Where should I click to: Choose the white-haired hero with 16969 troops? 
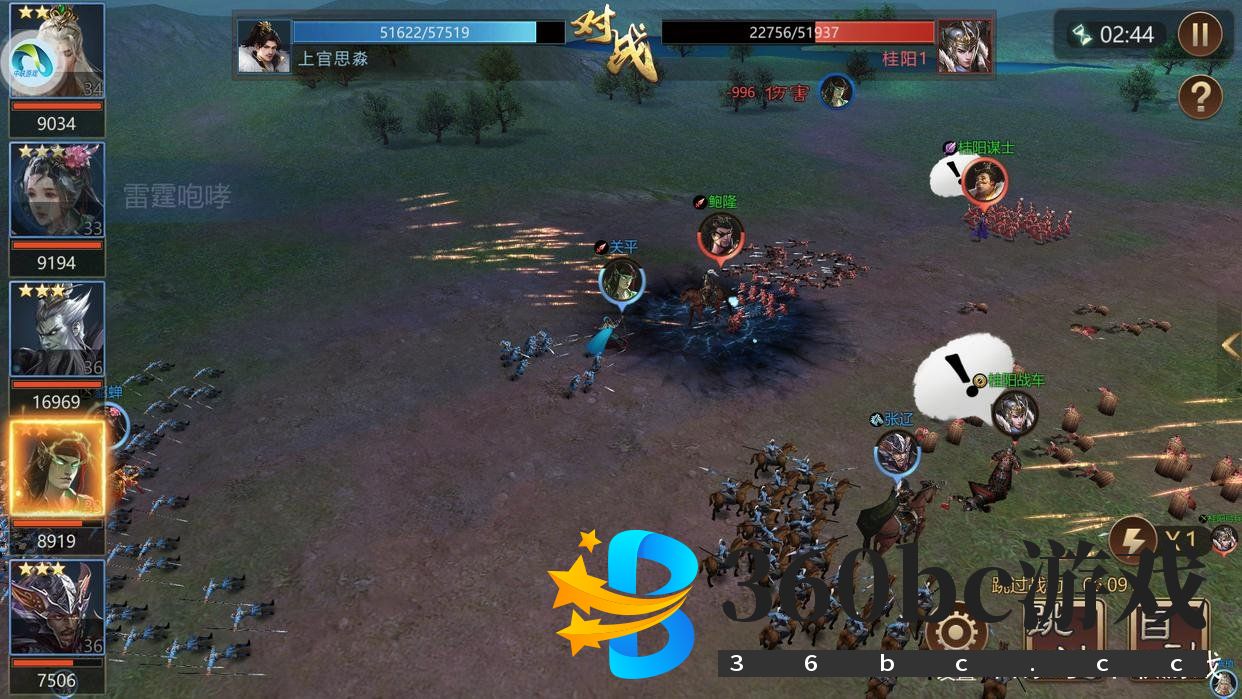[x=58, y=330]
